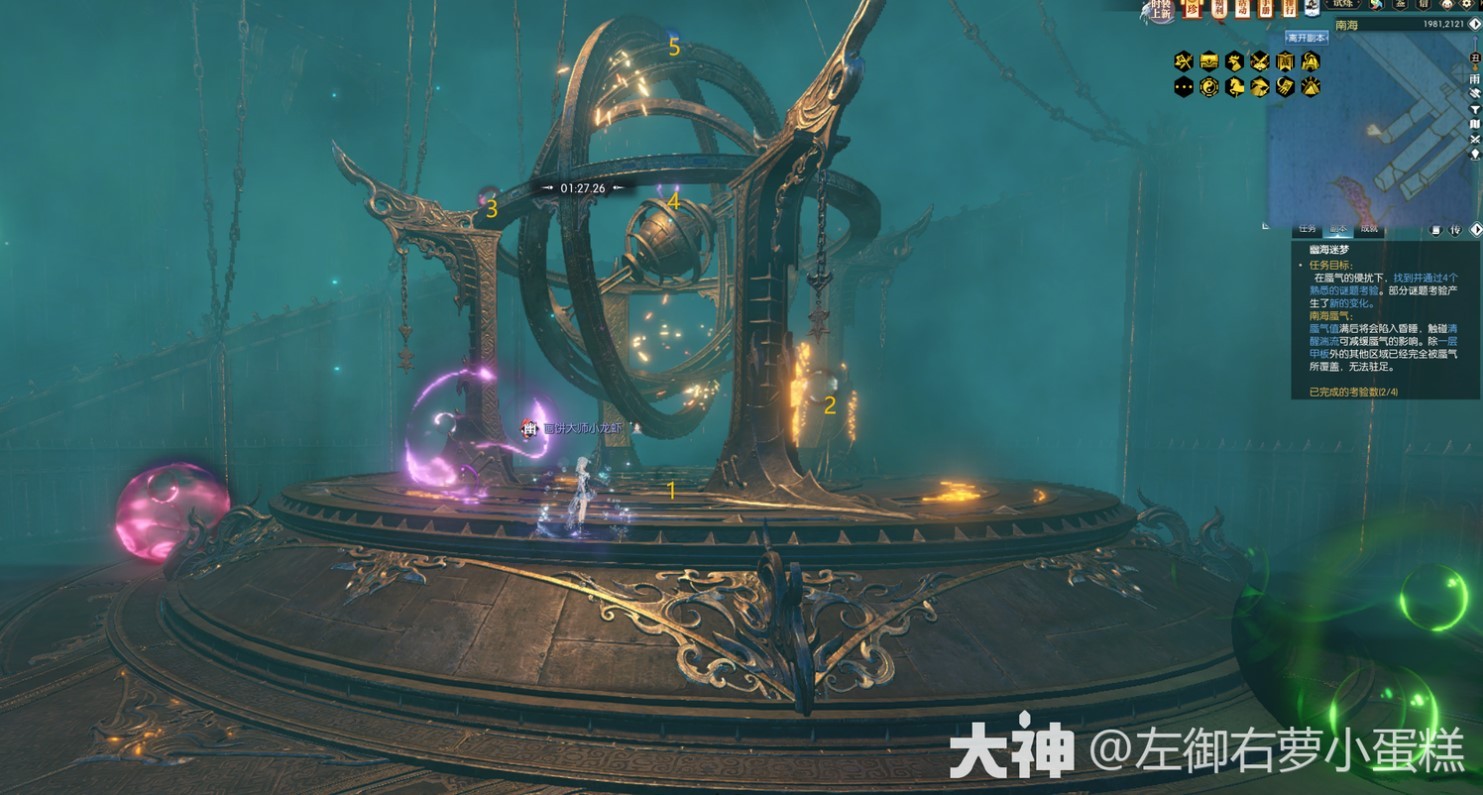Open the gear-shaped settings icon
The image size is (1483, 795).
point(1467,5)
